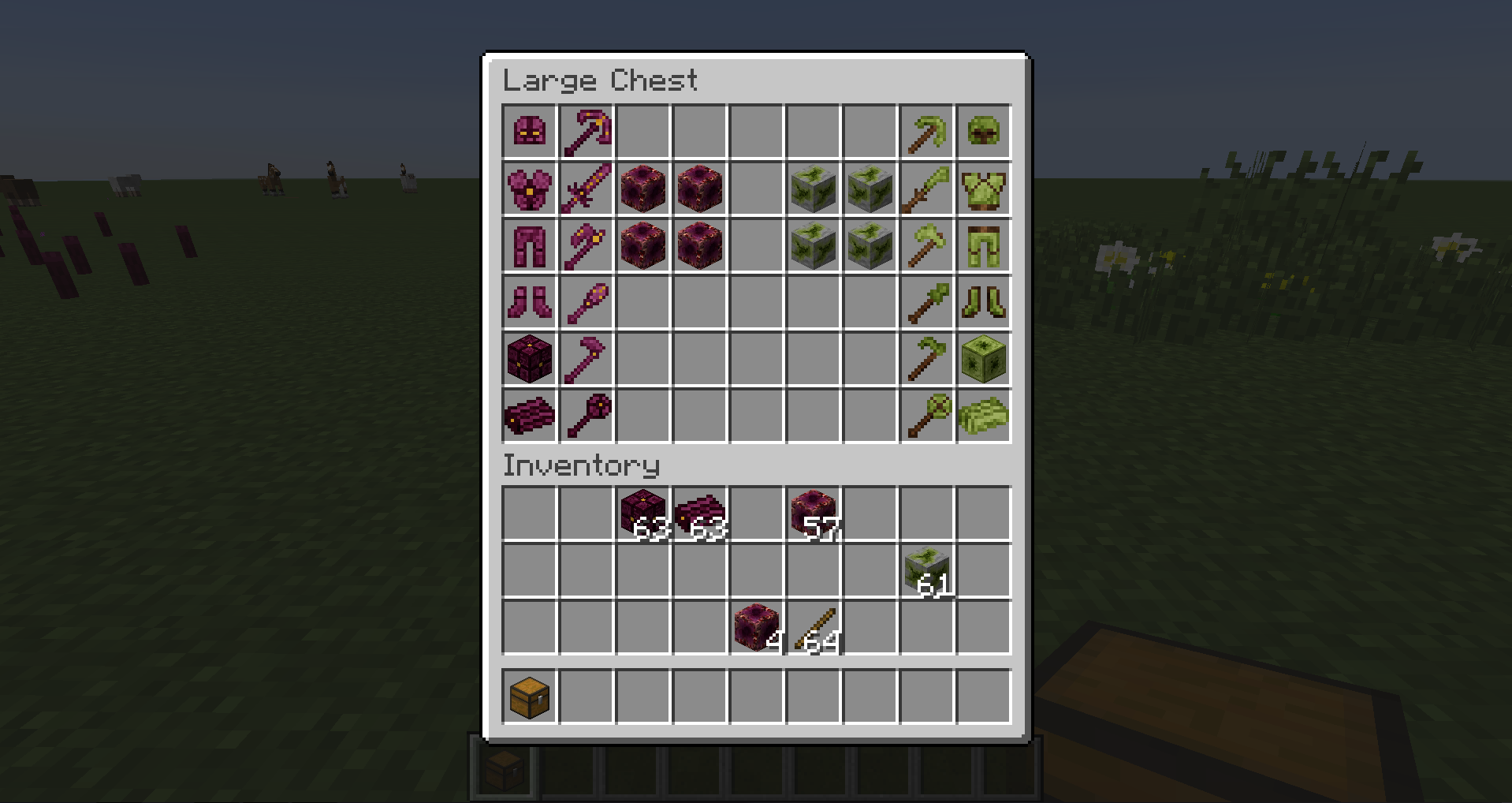
Task: Select the pink helmet in the chest
Action: [x=530, y=133]
